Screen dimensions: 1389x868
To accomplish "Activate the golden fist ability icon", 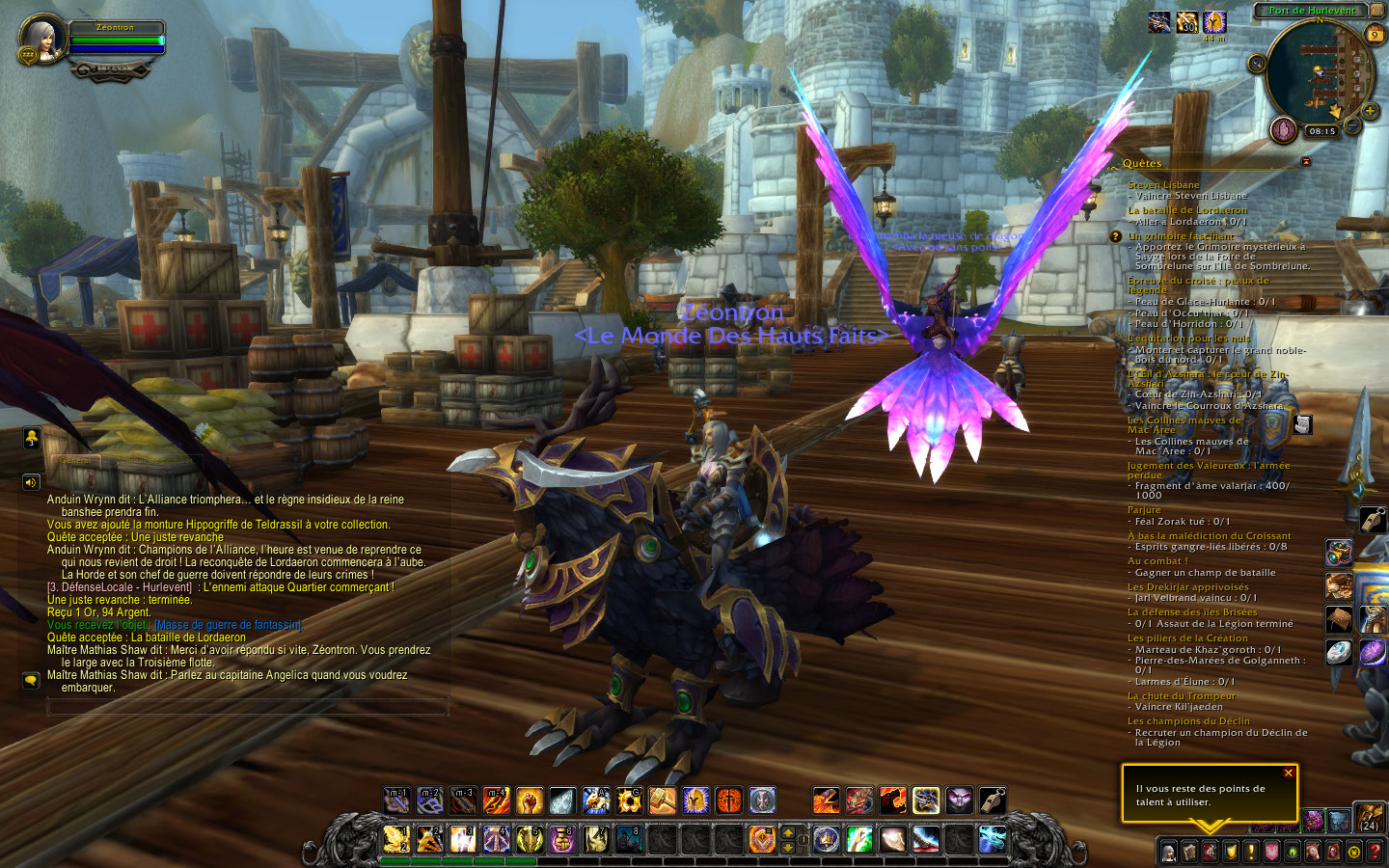I will (x=529, y=800).
